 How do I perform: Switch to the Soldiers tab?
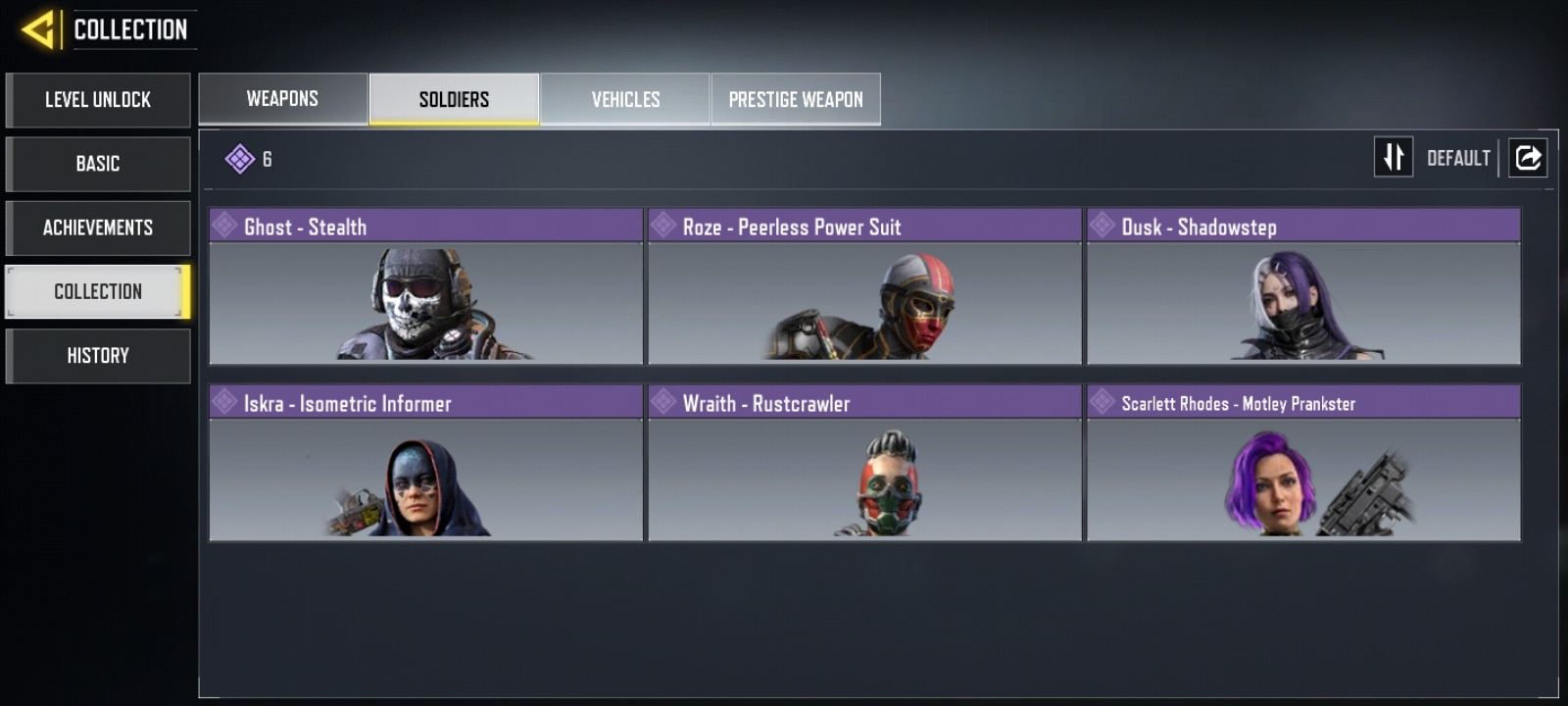click(x=454, y=99)
